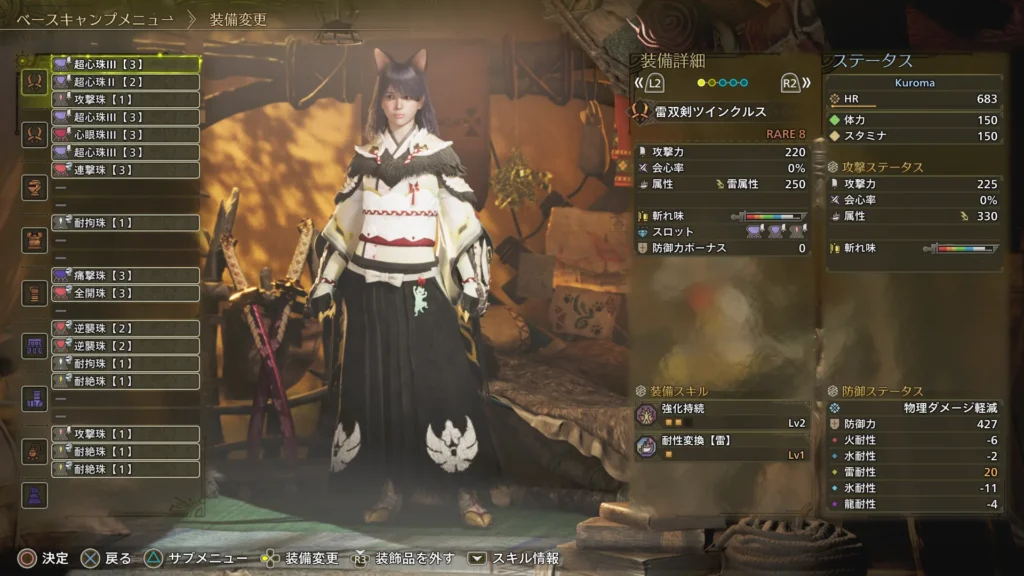Select the 痛撃珠【3】 decoration row
1024x576 pixels.
125,276
